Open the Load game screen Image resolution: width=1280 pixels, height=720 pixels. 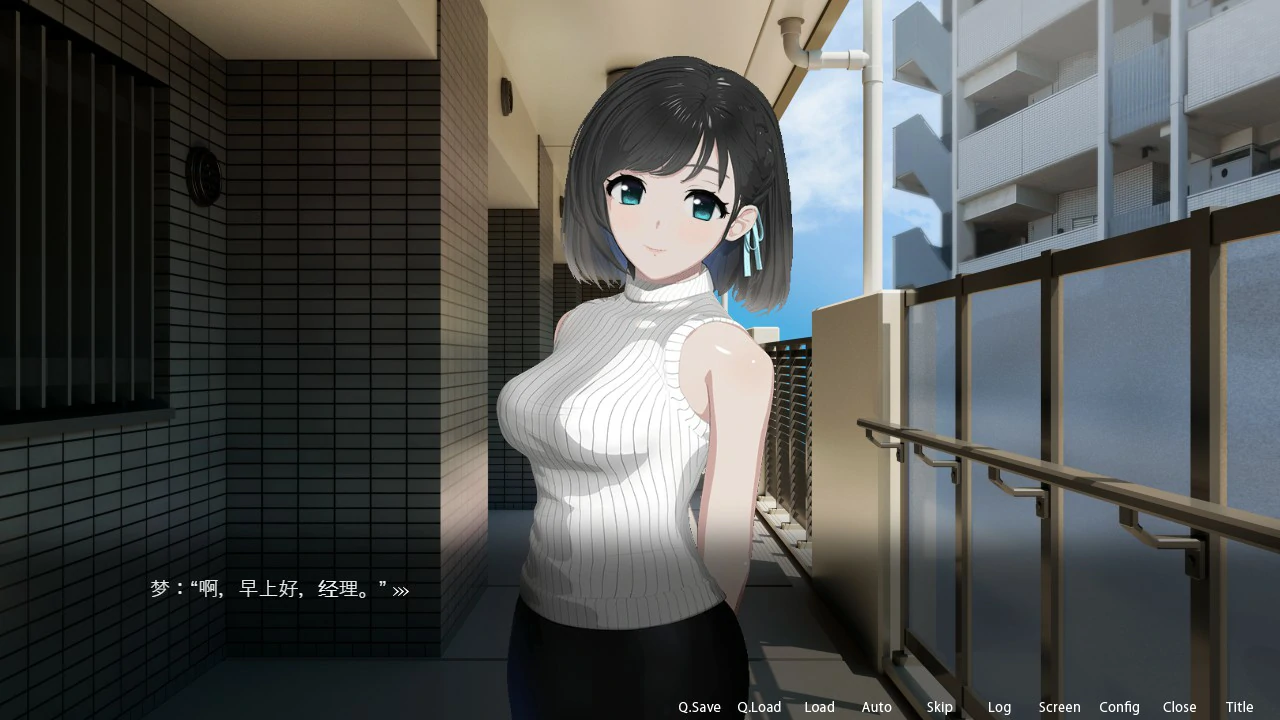[x=819, y=707]
